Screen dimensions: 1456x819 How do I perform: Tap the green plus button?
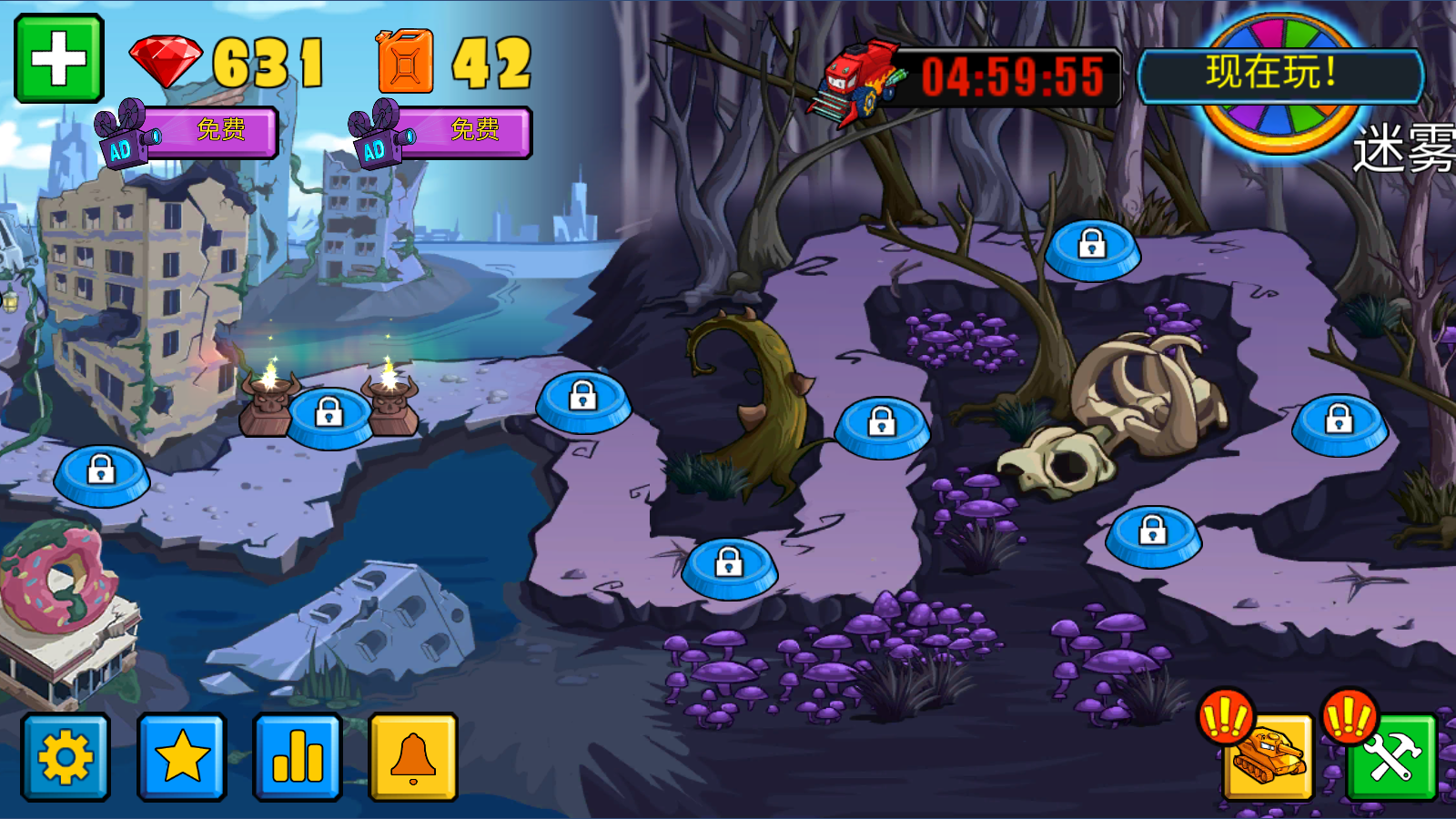click(x=59, y=58)
